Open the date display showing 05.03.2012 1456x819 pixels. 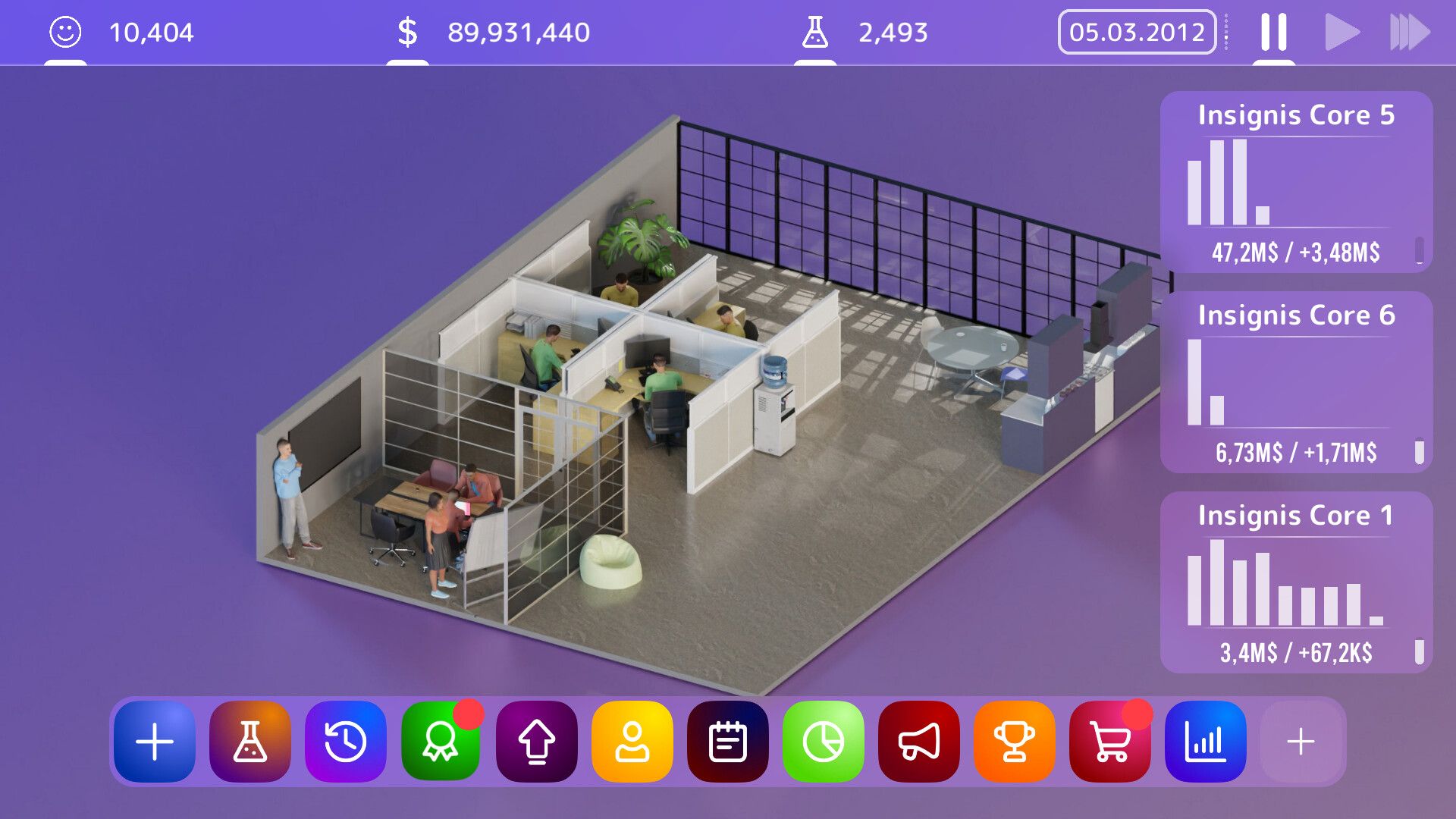click(x=1137, y=32)
